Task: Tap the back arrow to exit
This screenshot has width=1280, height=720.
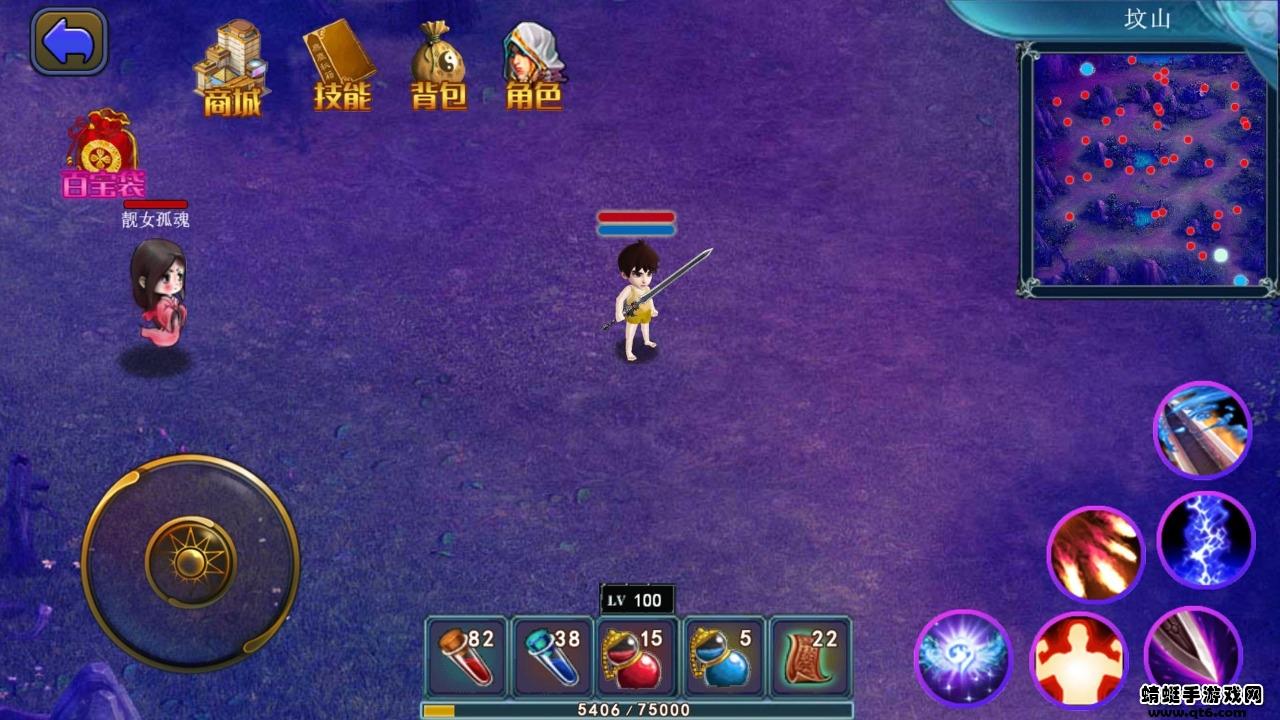Action: 67,42
